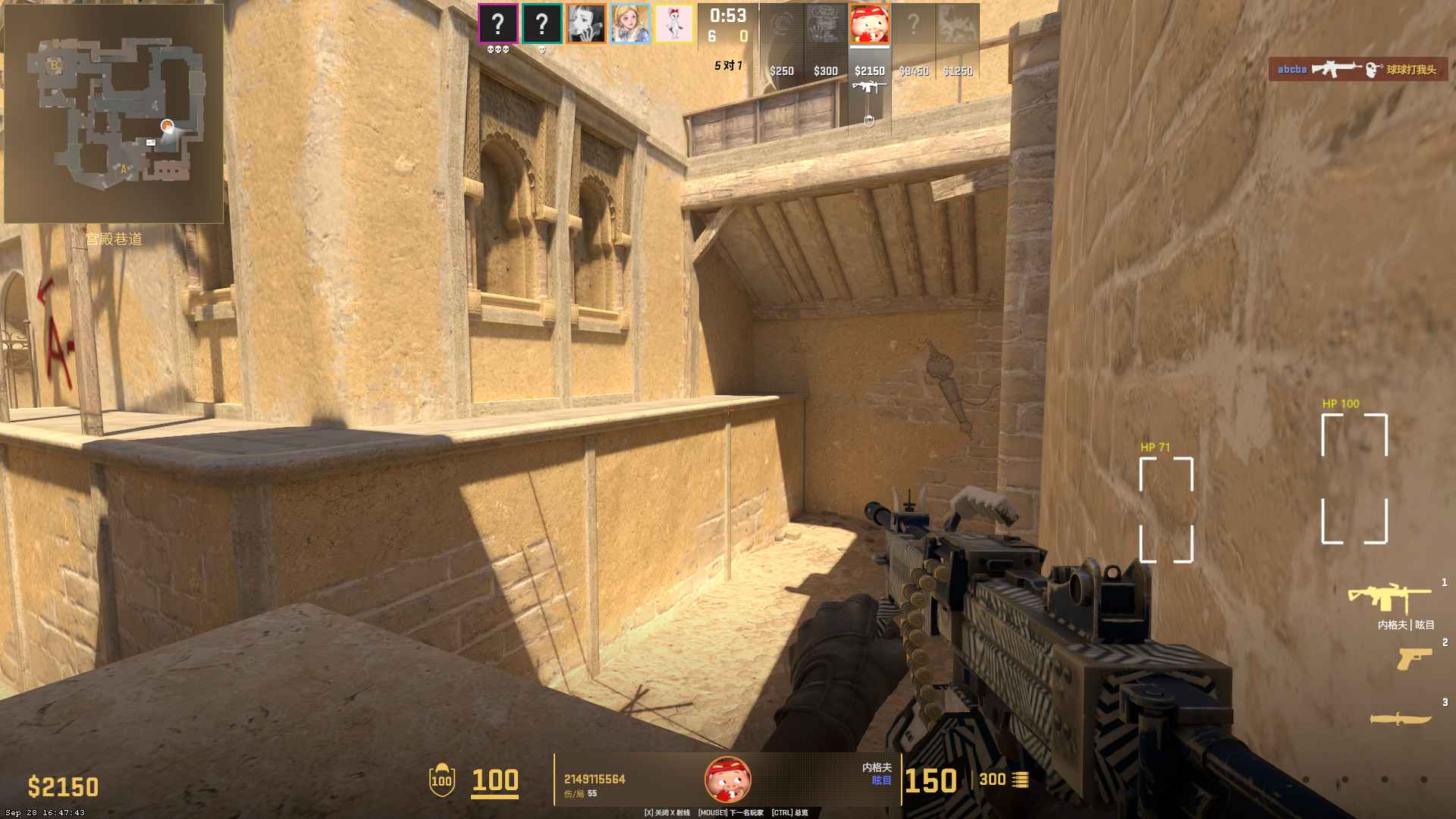Pick the blonde girl player avatar
This screenshot has height=819, width=1456.
pos(629,24)
